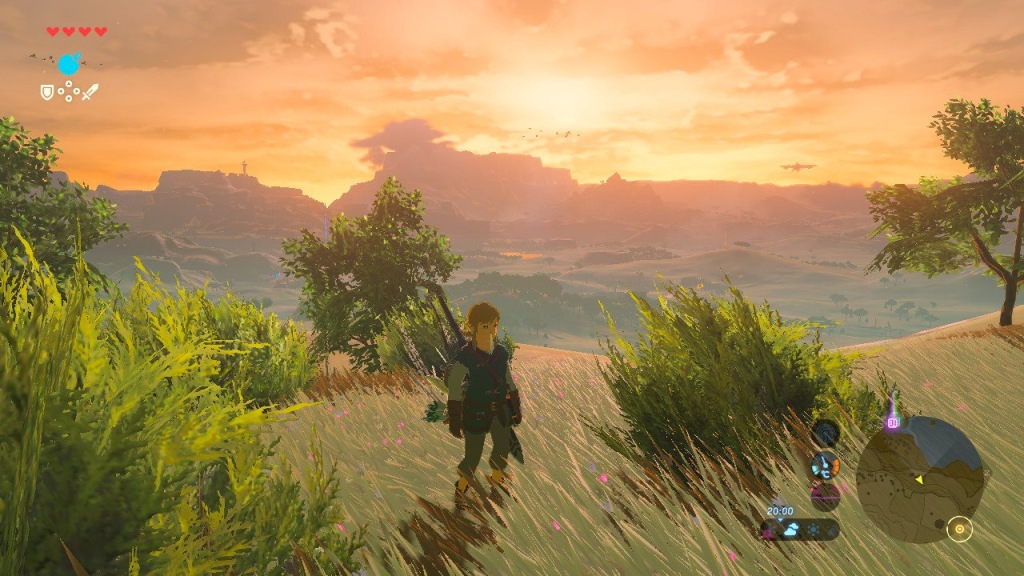1024x576 pixels.
Task: Open the circular minimap
Action: tap(920, 480)
